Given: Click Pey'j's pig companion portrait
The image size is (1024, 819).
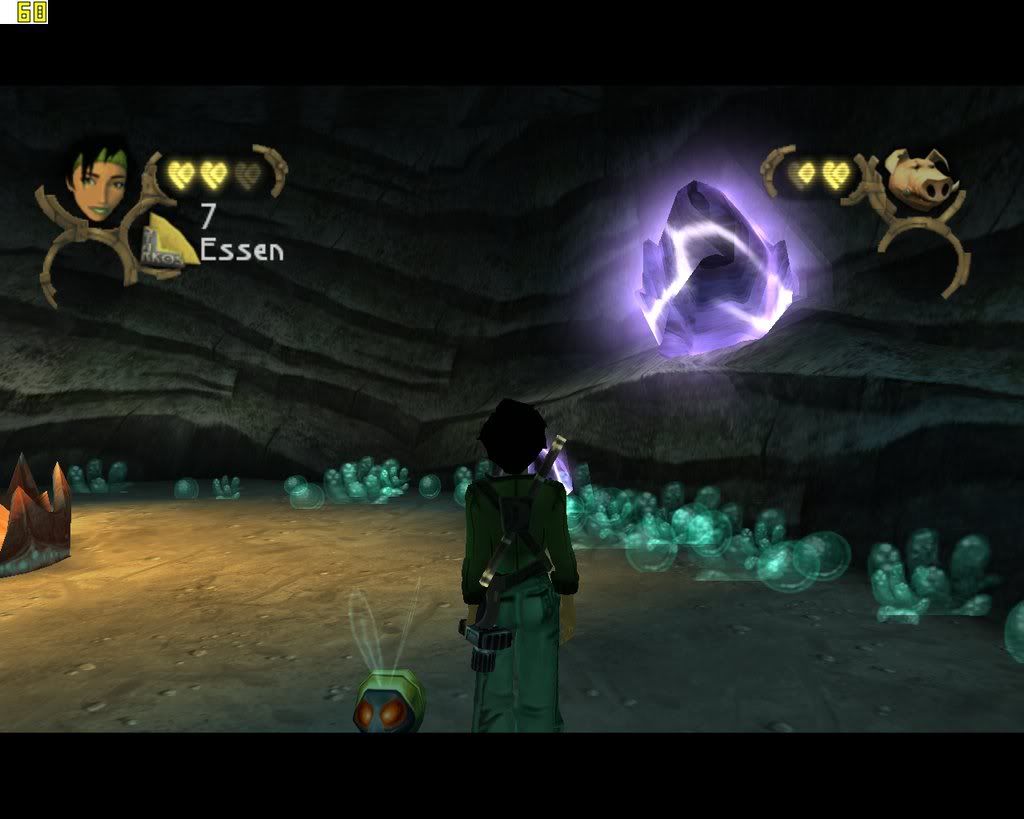Looking at the screenshot, I should (x=917, y=179).
